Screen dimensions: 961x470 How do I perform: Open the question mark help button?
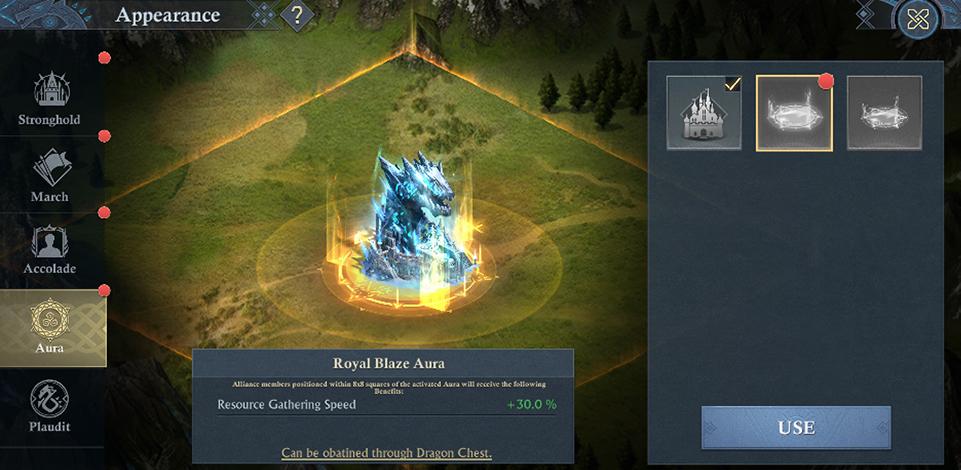297,16
